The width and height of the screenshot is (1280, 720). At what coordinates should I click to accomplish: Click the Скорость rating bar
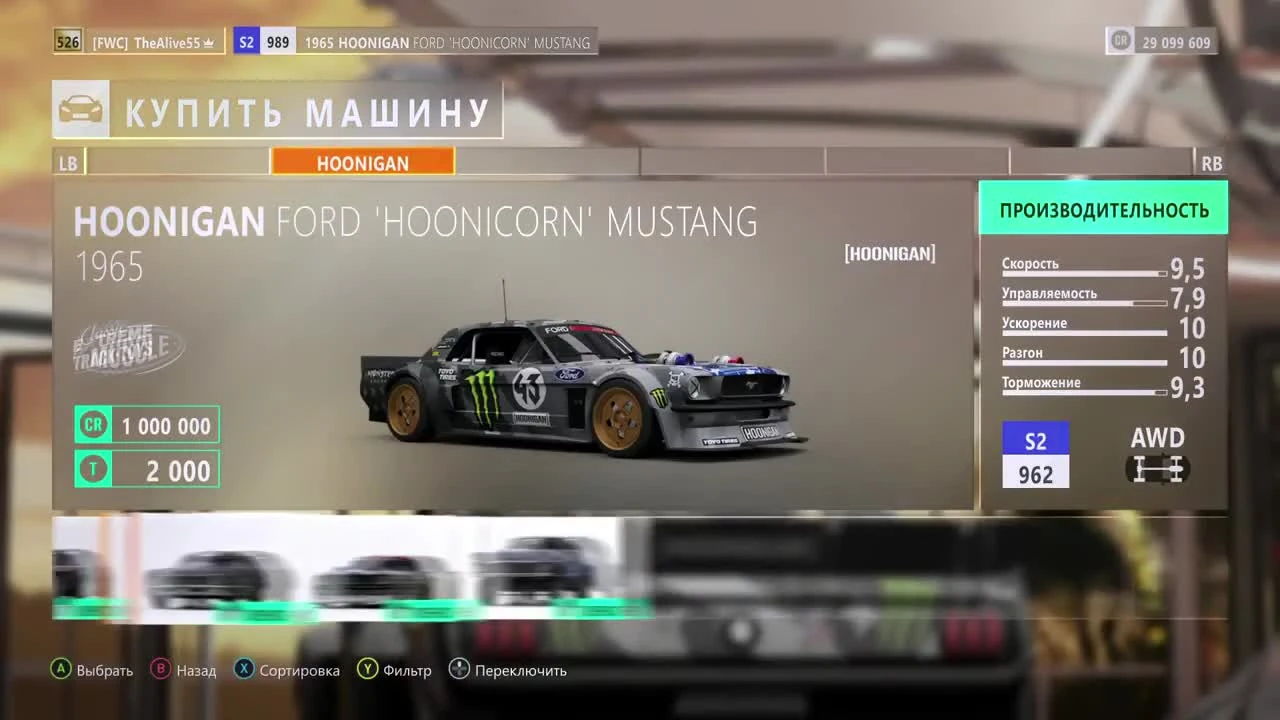[1083, 272]
